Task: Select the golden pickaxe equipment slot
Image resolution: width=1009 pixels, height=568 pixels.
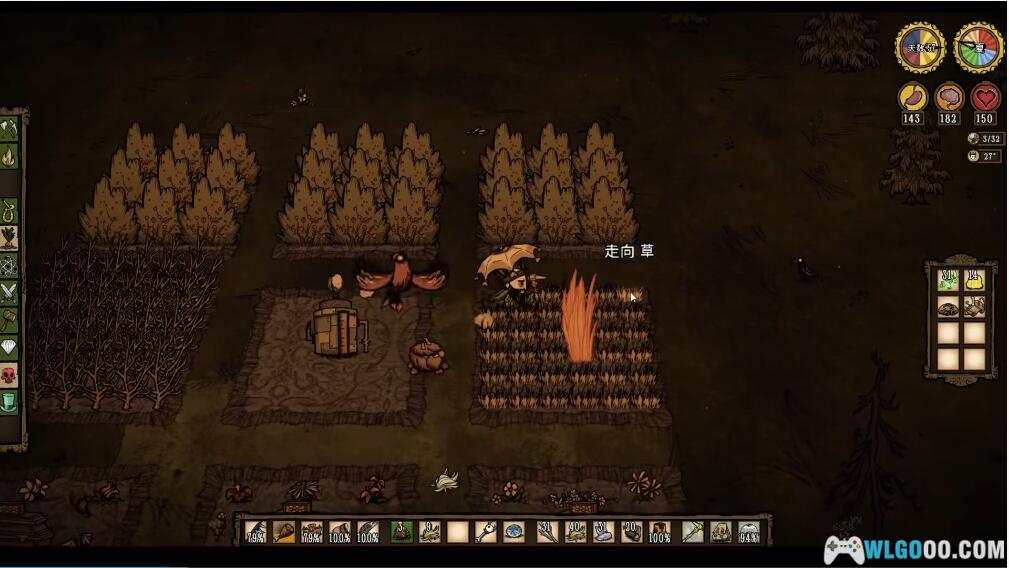Action: click(x=692, y=532)
